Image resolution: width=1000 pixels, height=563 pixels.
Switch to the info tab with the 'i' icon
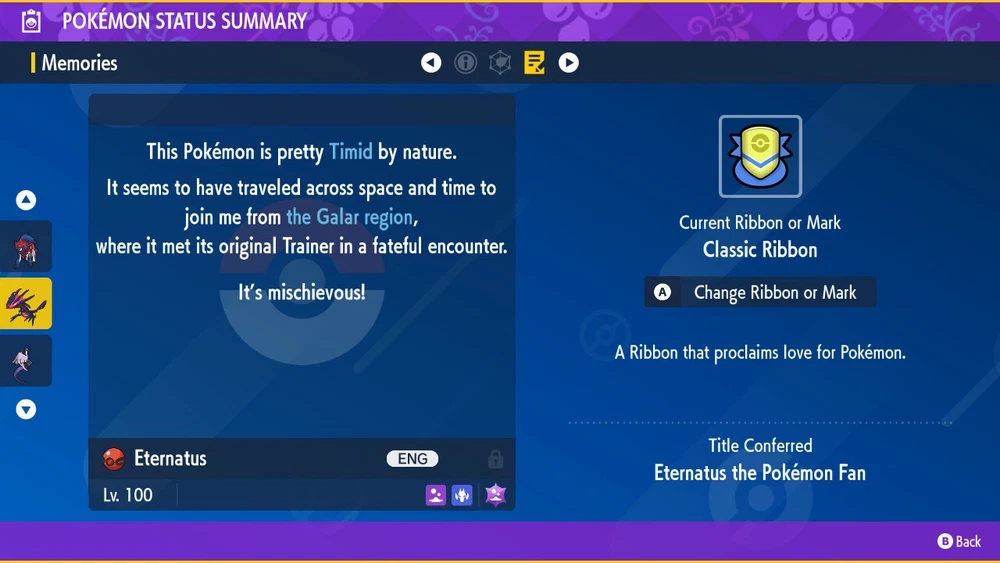coord(465,63)
